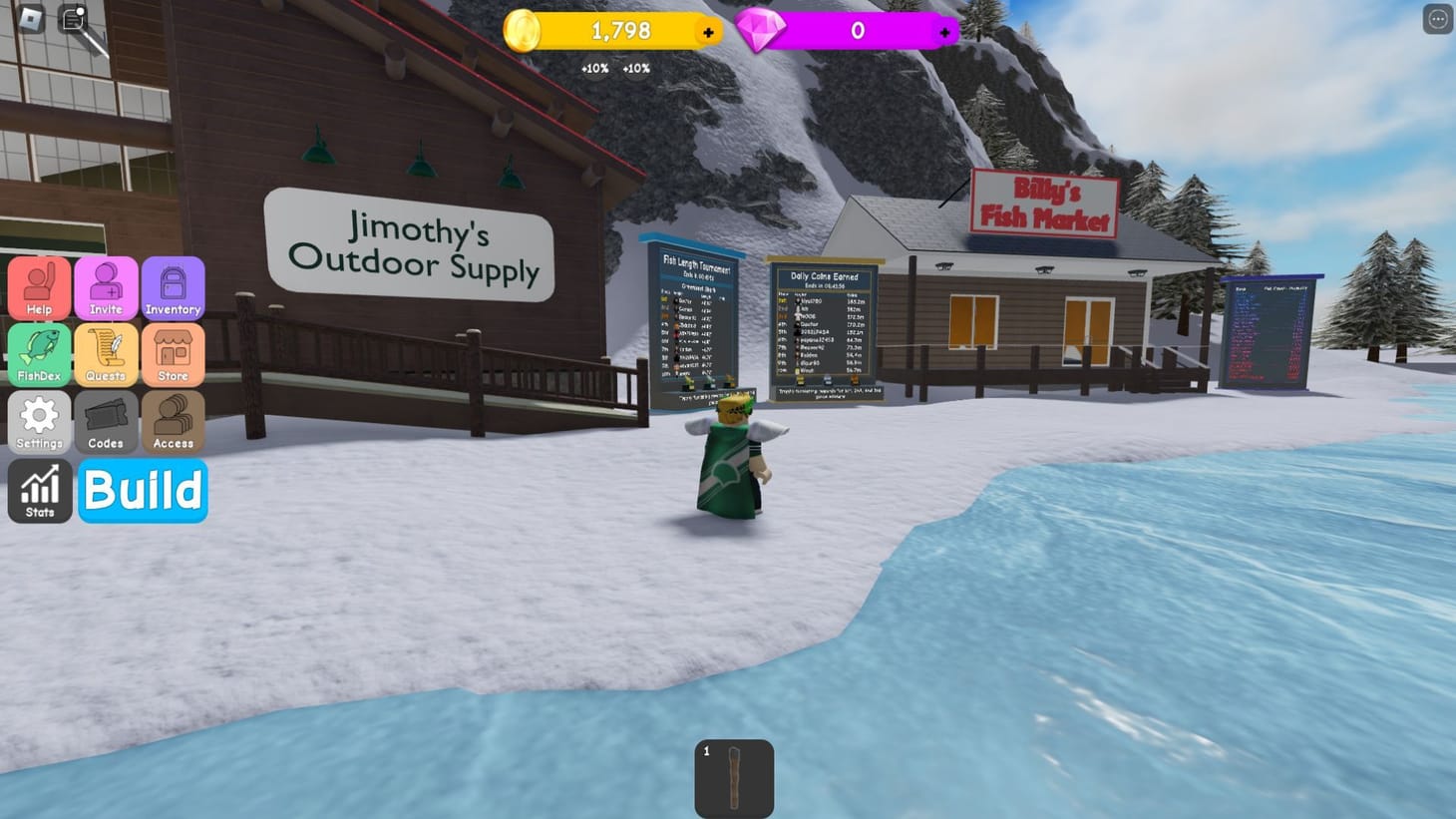Screen dimensions: 1456x819
Task: Open the Codes redemption panel
Action: click(106, 421)
